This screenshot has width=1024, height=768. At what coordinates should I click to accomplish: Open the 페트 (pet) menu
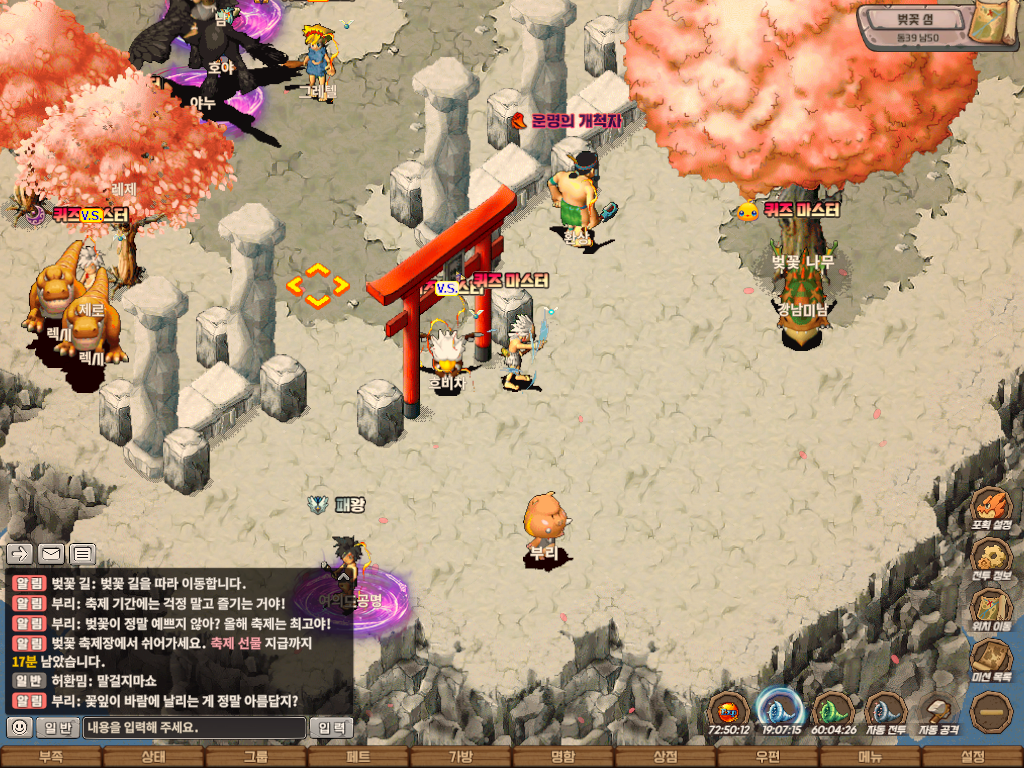[x=359, y=757]
